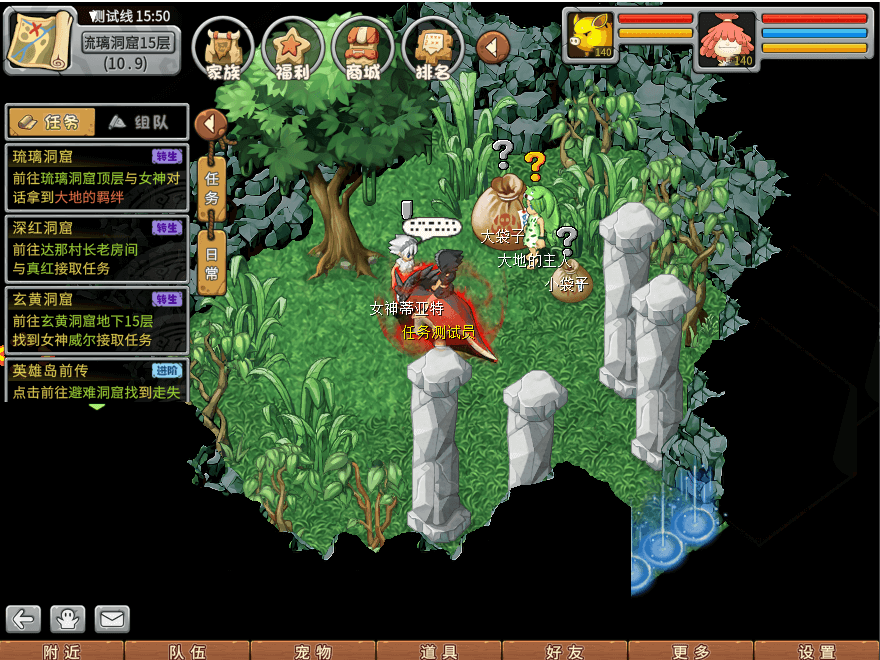Switch to the 任务 quest tab

pos(51,122)
